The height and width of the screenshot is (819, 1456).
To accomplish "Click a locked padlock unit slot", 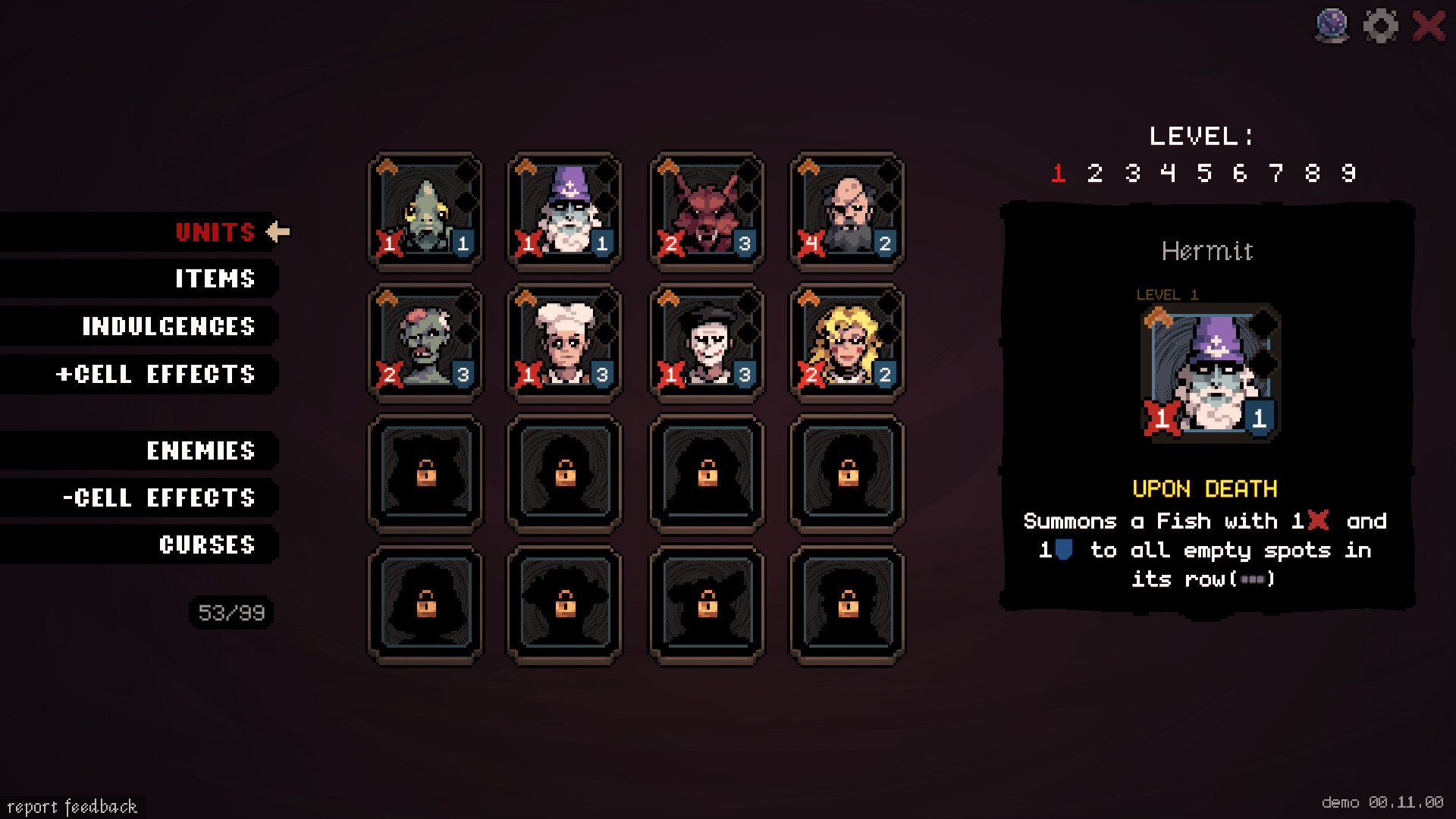I will (425, 472).
